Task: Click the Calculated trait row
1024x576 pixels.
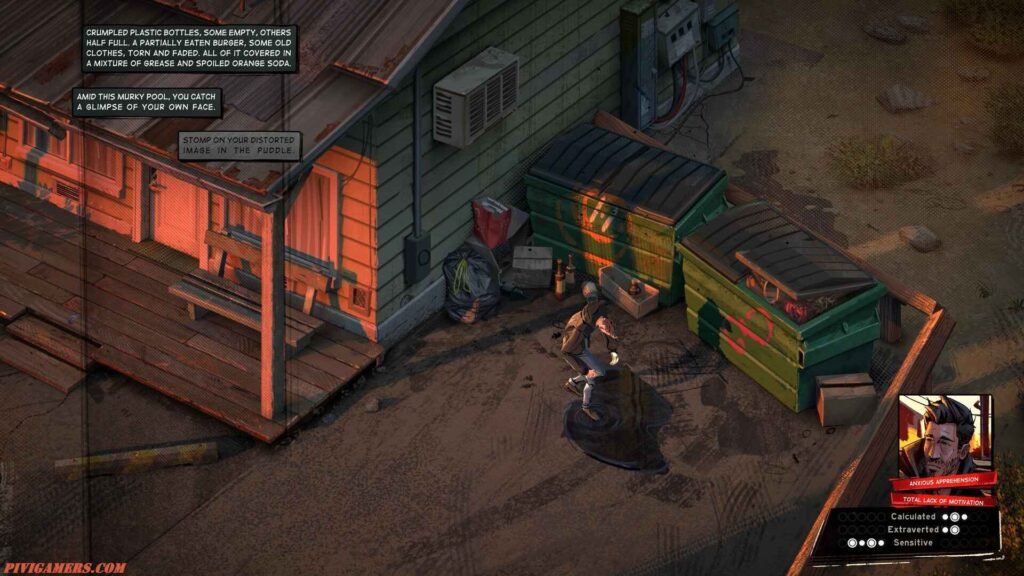Action: (x=913, y=517)
